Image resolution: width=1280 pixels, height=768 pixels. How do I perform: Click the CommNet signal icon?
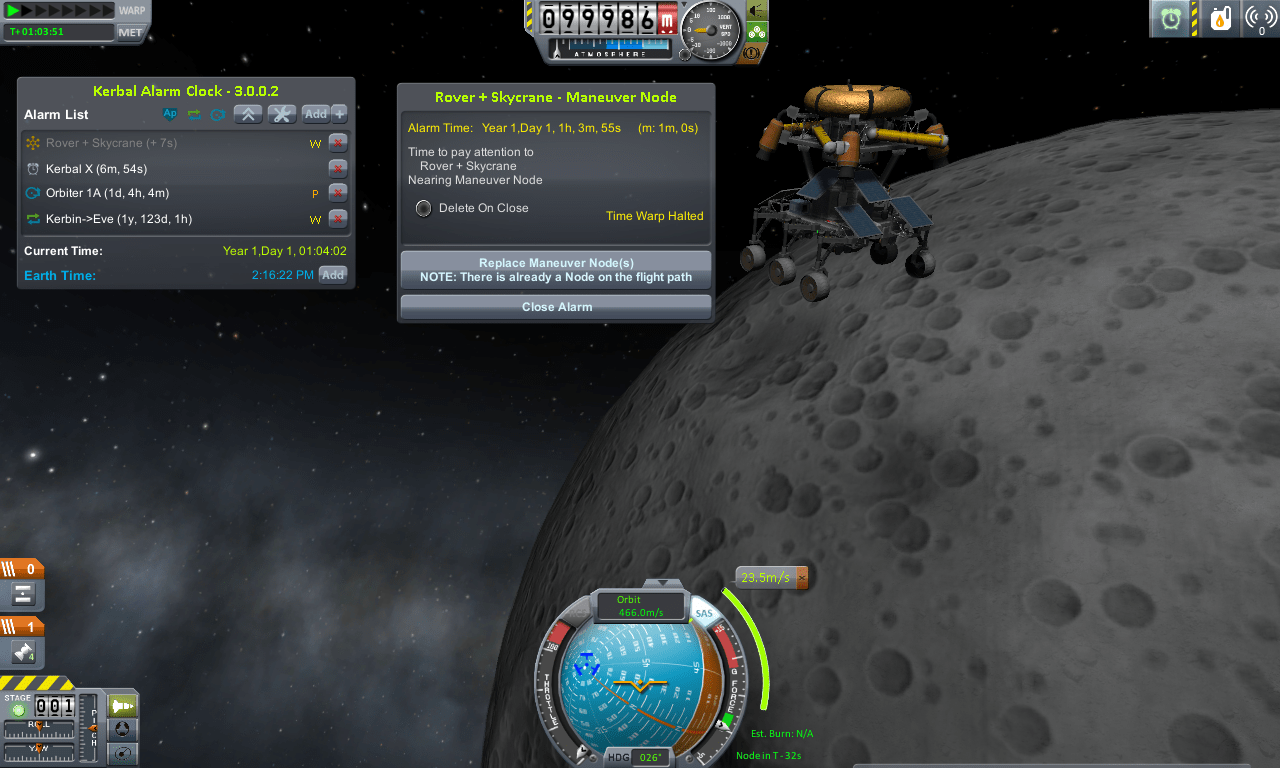[x=1261, y=18]
